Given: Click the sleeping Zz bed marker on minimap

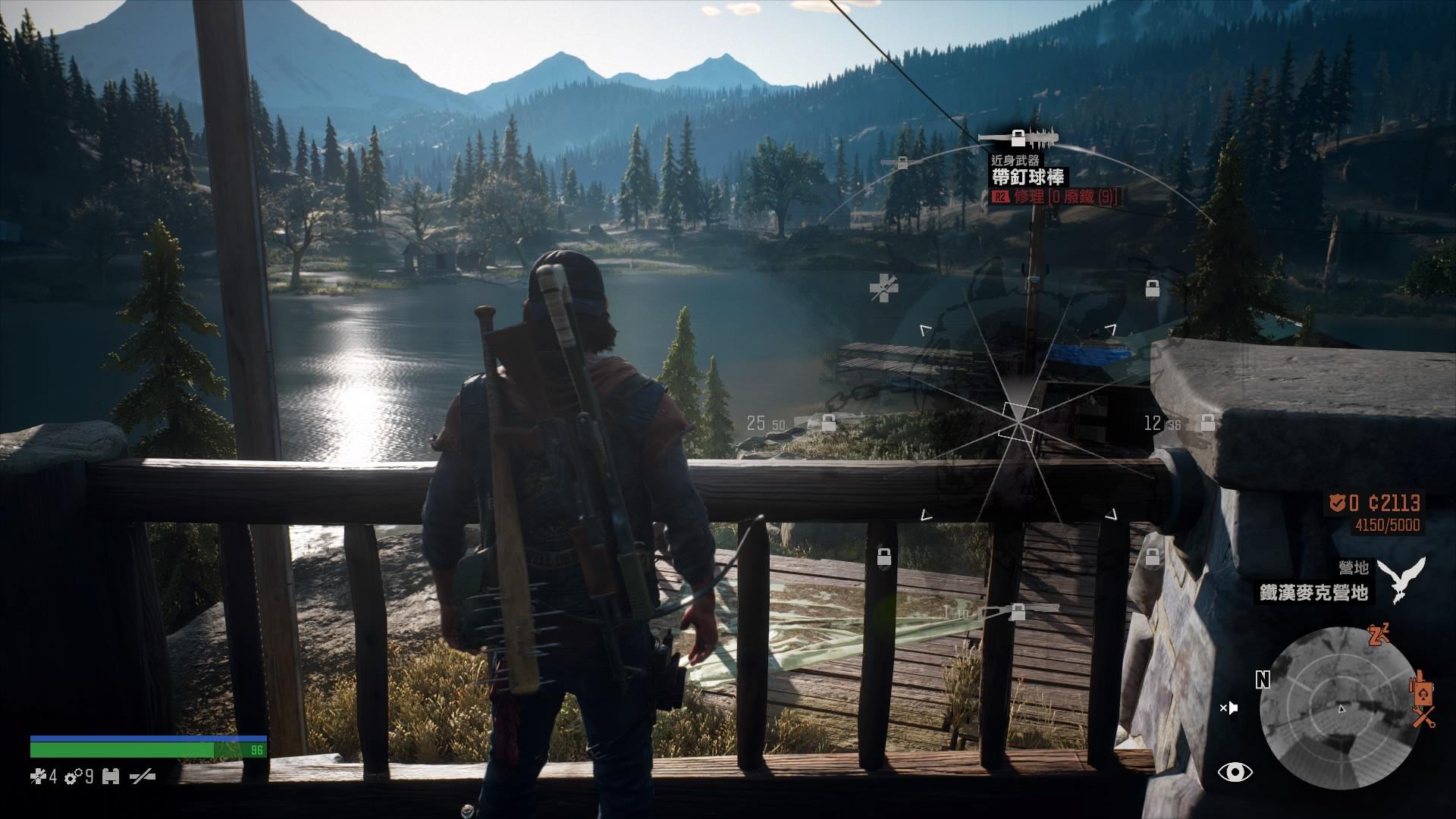Looking at the screenshot, I should (x=1378, y=635).
